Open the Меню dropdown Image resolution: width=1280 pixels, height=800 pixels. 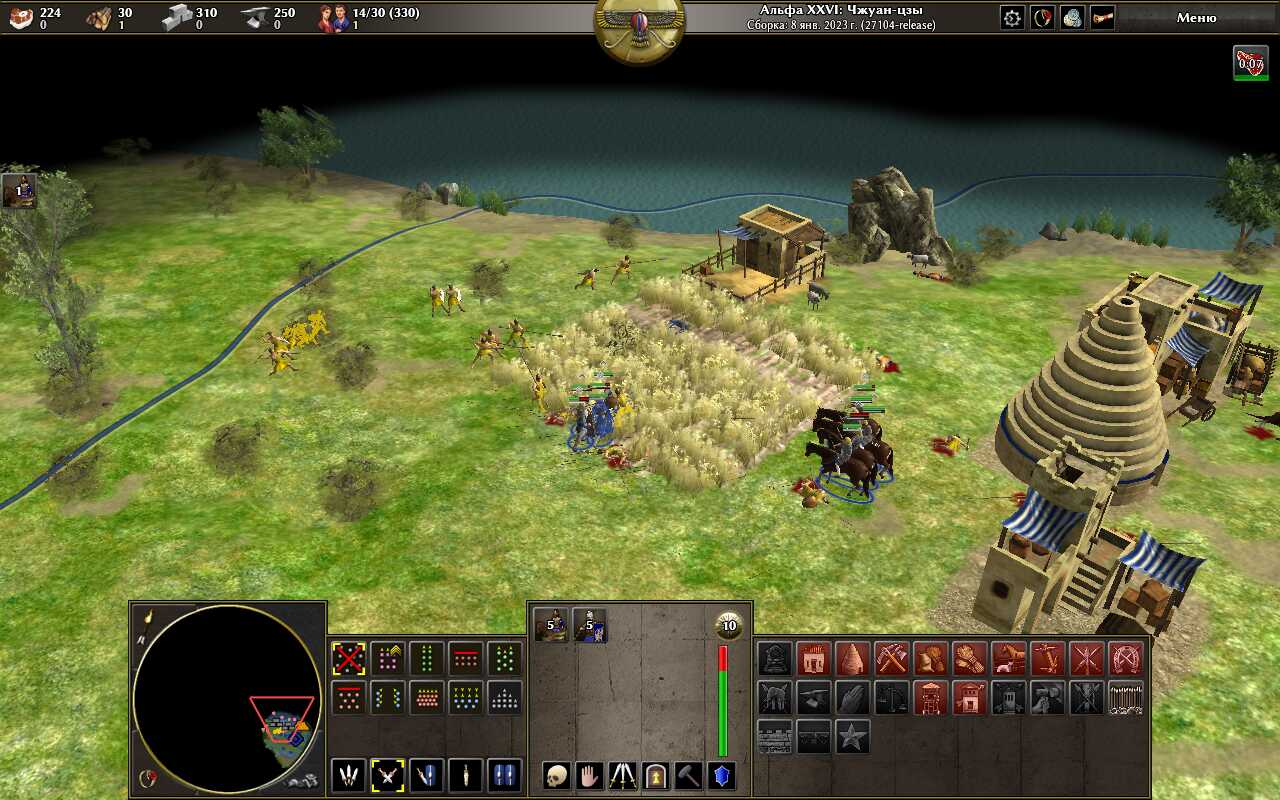pos(1196,17)
